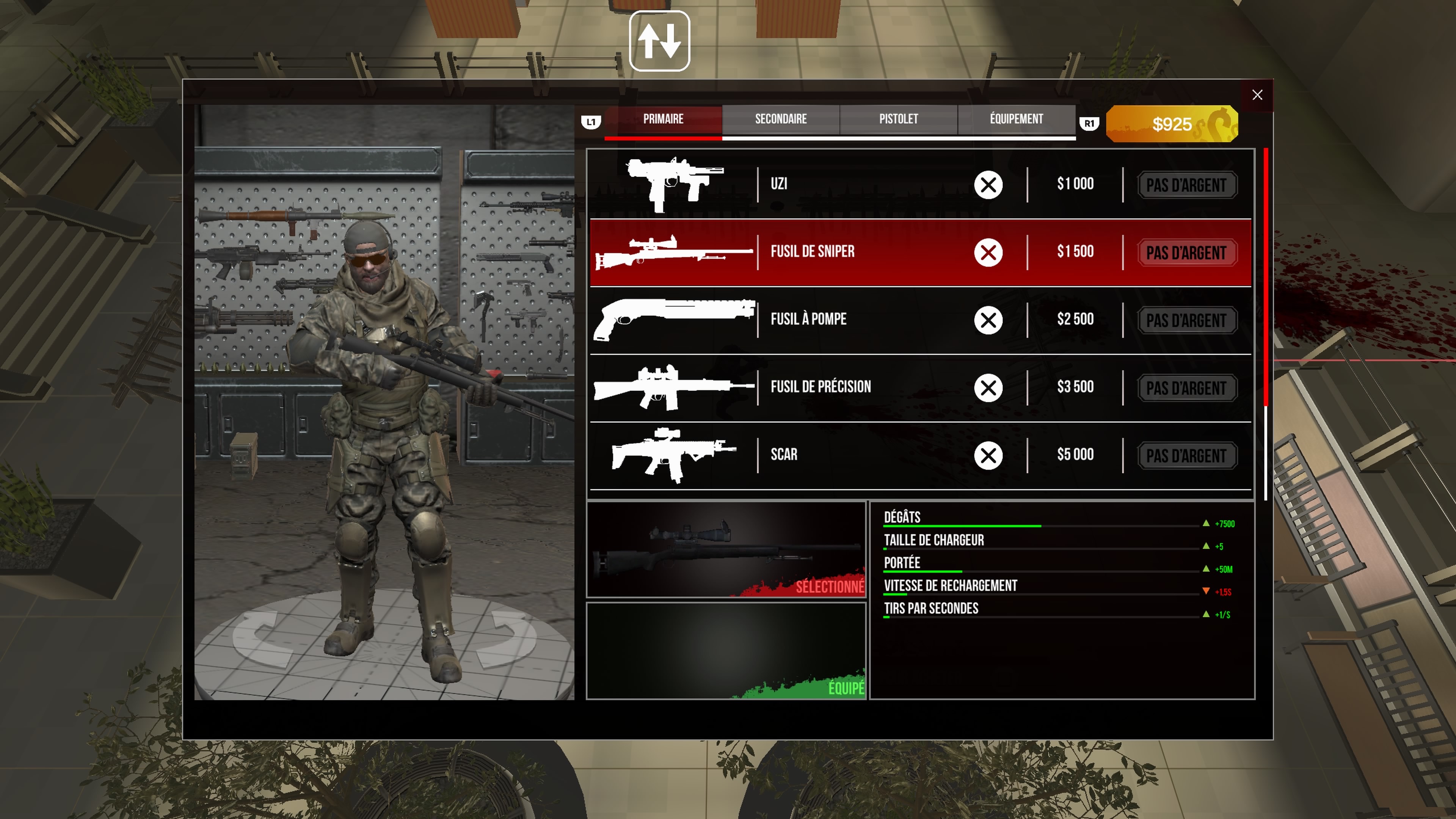Click the empty Équipé weapon panel

coord(726,651)
